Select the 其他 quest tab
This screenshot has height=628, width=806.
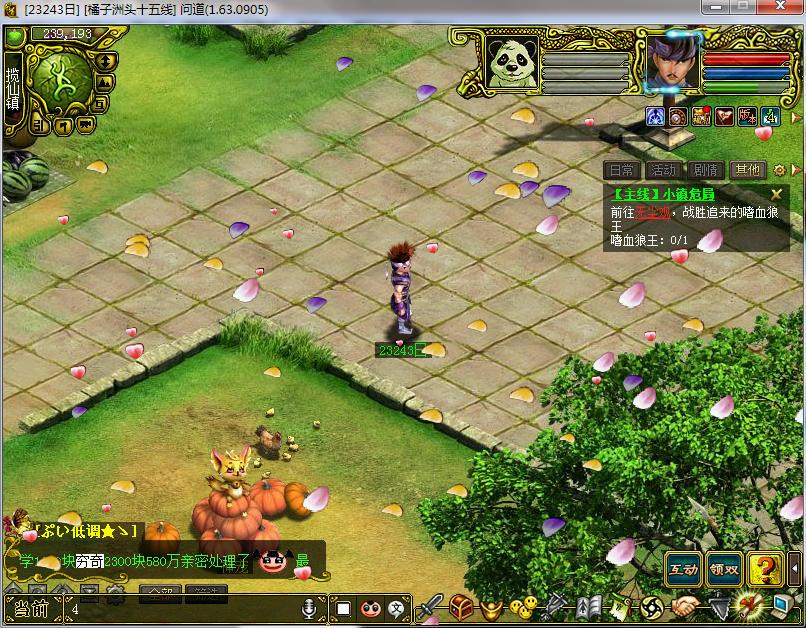pyautogui.click(x=747, y=170)
